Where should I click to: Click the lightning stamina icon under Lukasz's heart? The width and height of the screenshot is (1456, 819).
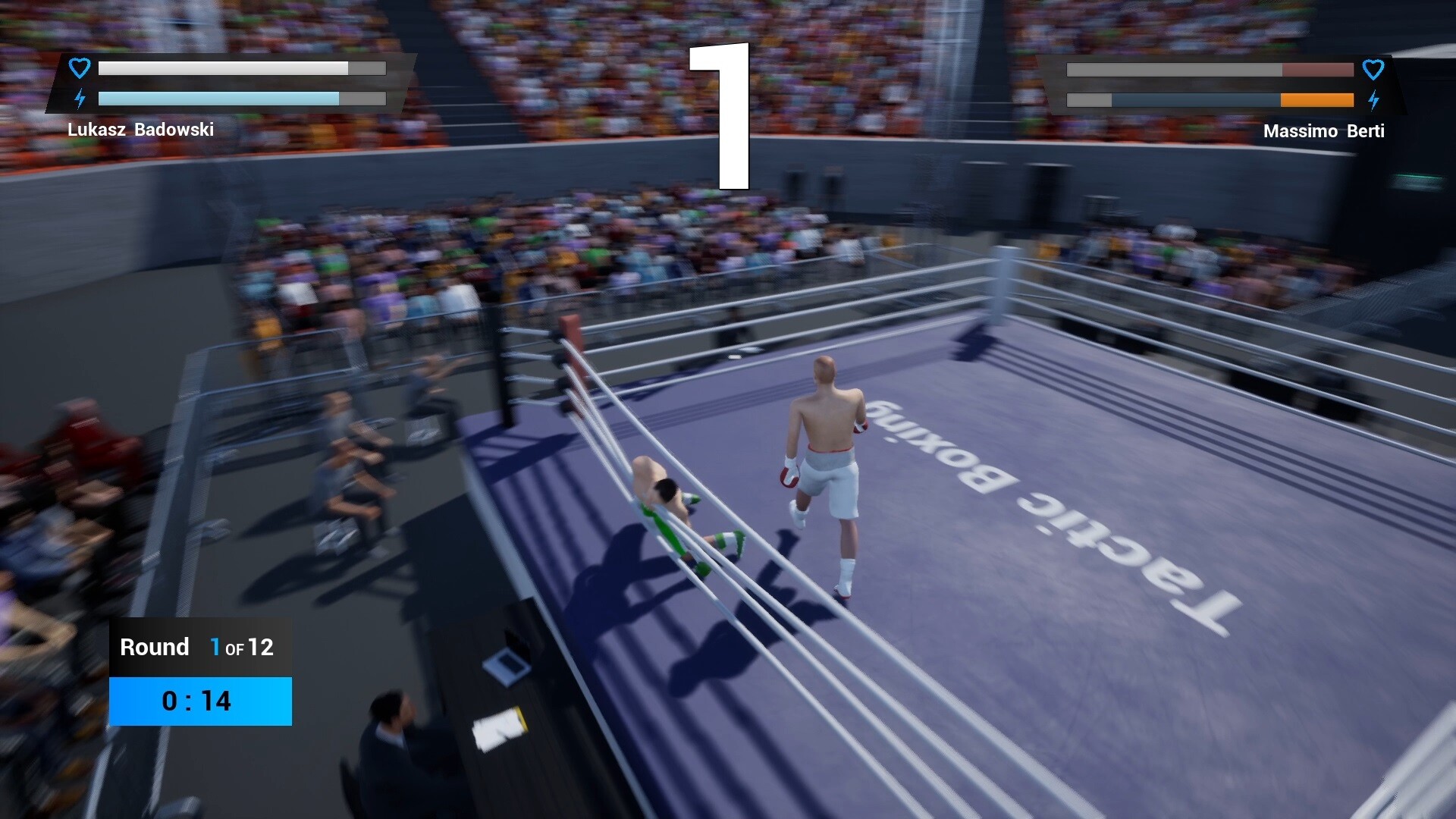coord(79,98)
